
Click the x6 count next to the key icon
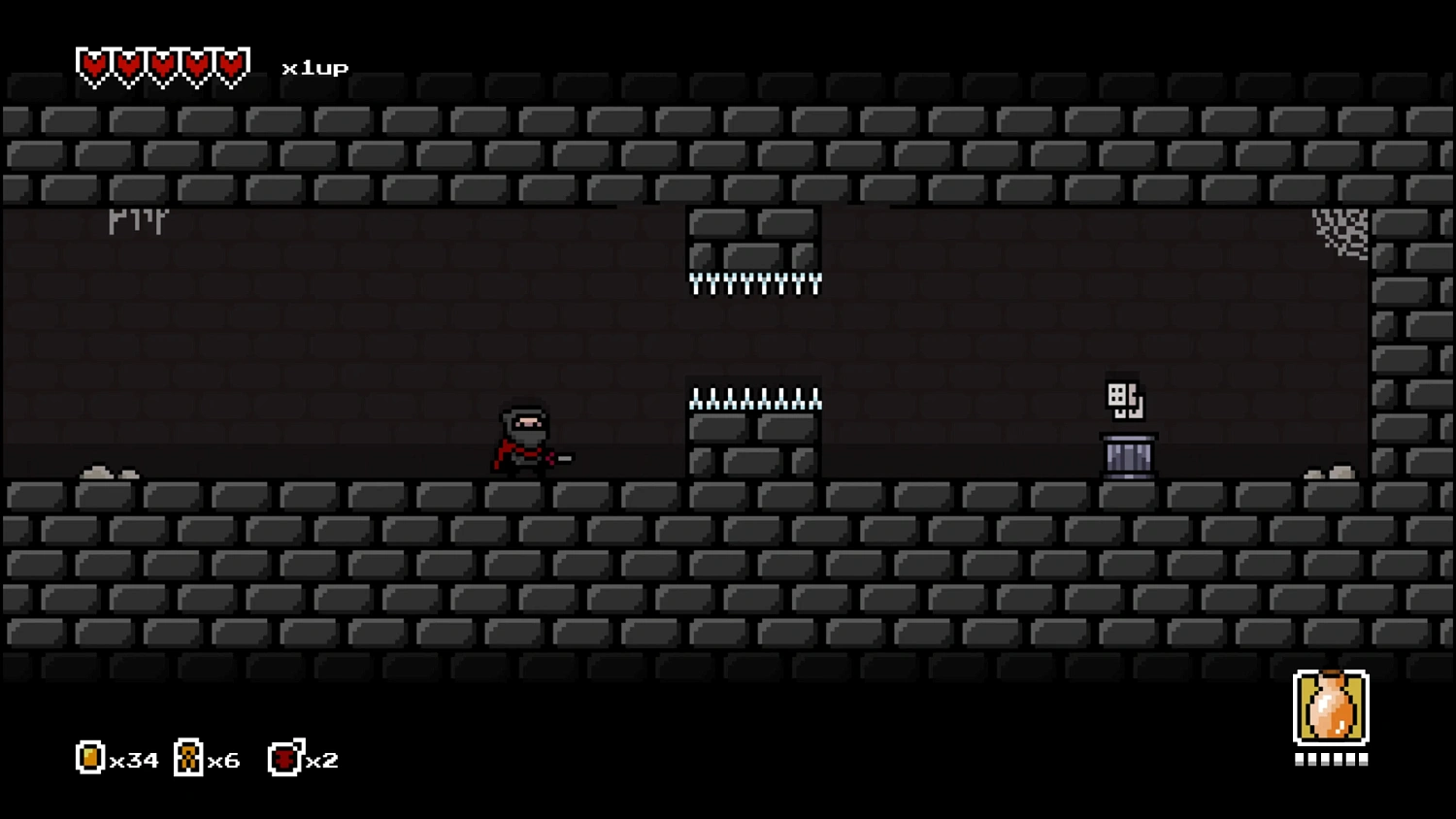tap(225, 760)
